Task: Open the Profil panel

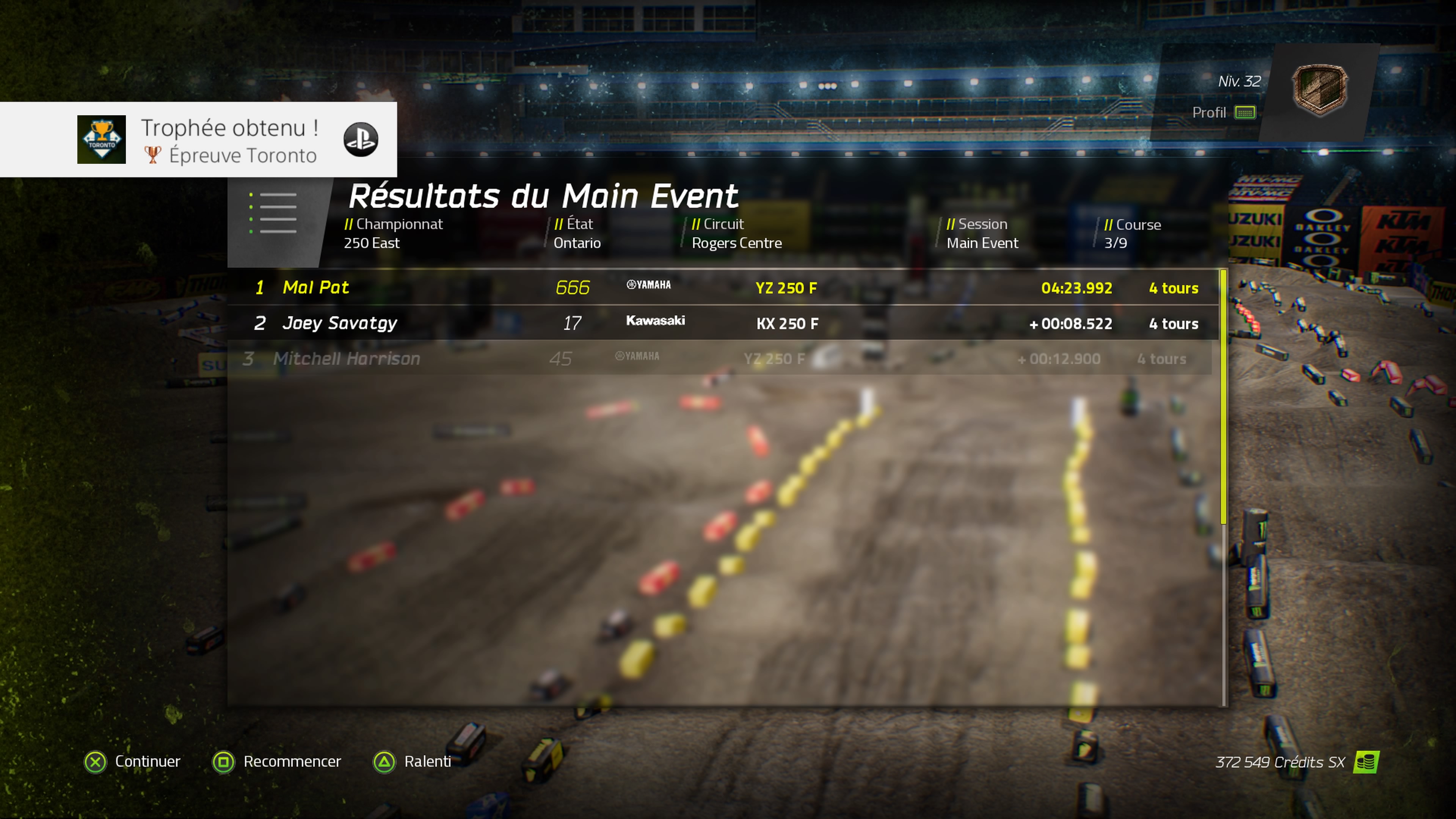Action: [x=1223, y=113]
